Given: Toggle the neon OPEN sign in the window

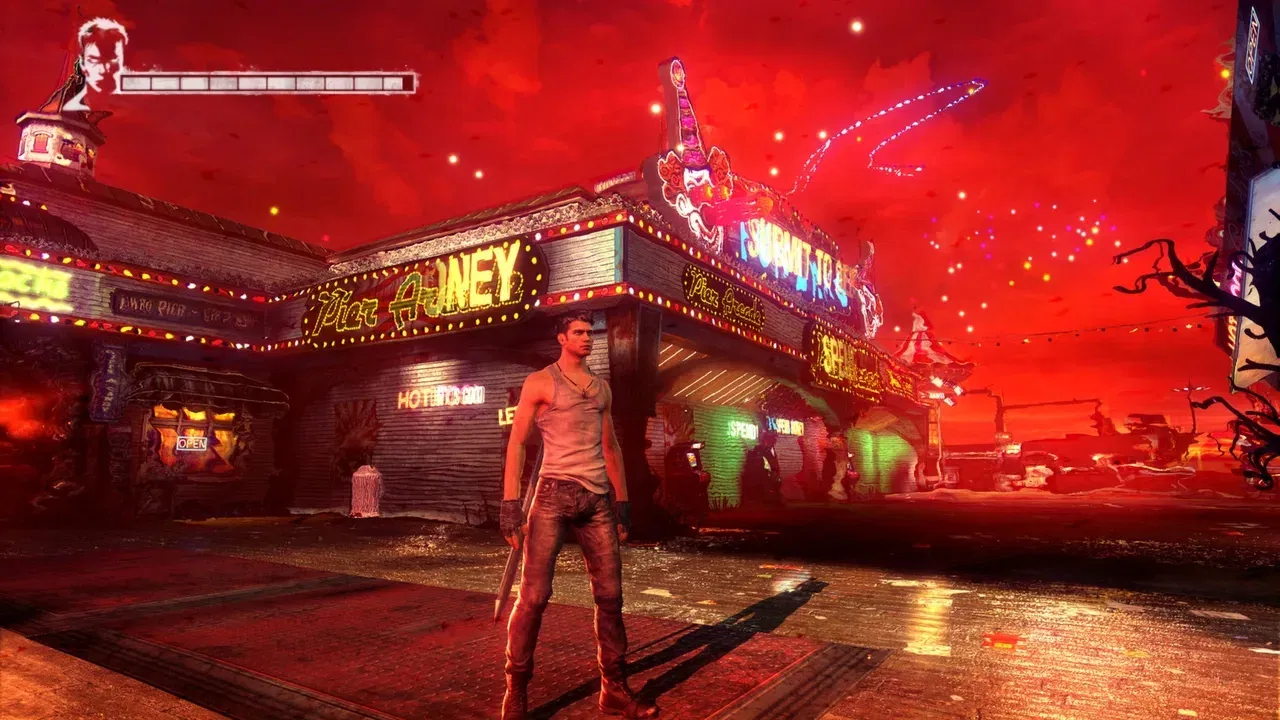Looking at the screenshot, I should pos(193,443).
